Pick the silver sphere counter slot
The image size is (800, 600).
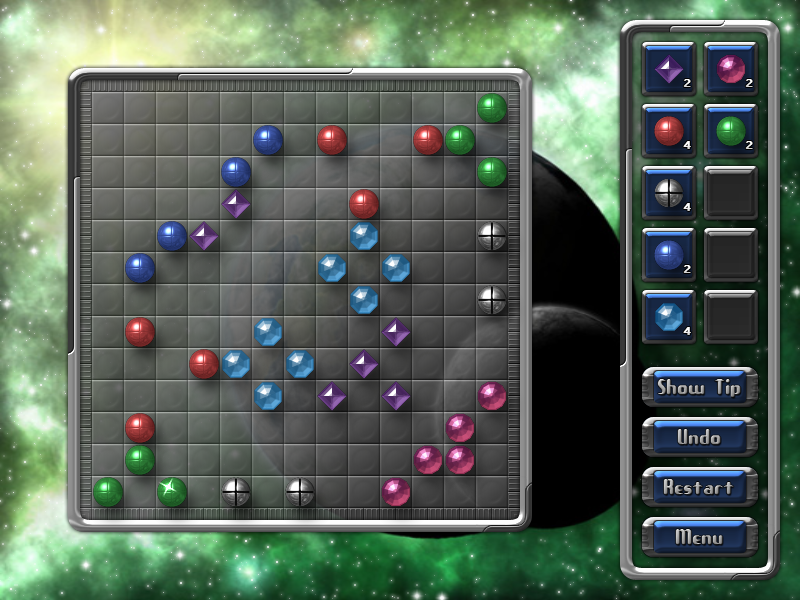[668, 192]
